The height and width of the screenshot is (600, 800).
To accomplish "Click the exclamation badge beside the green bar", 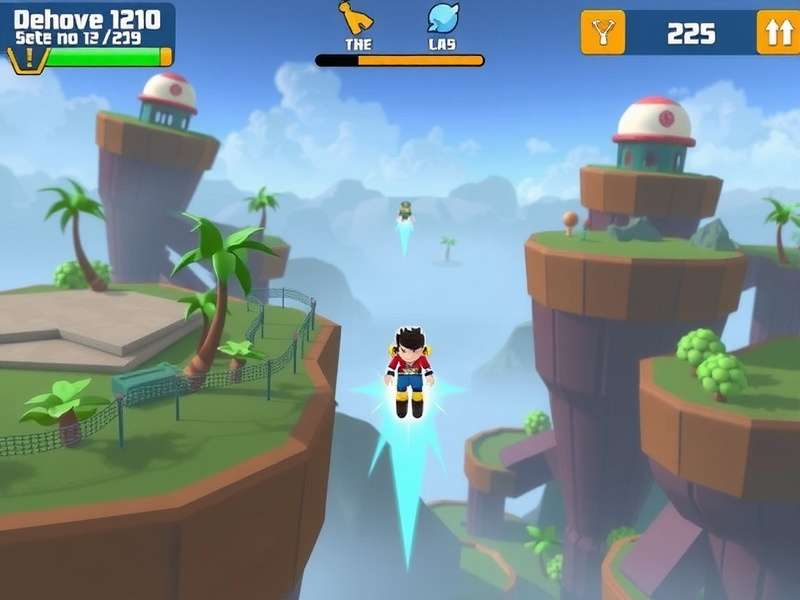I will 26,58.
